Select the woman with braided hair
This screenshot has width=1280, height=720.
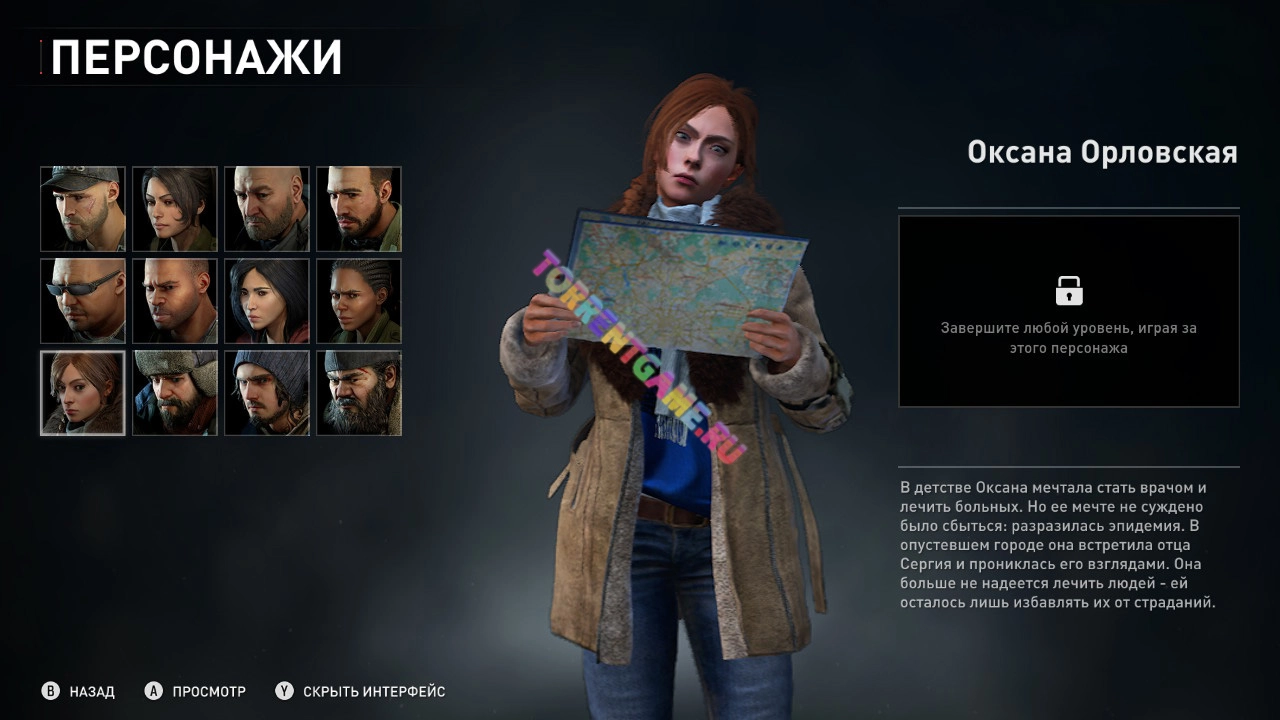[359, 301]
